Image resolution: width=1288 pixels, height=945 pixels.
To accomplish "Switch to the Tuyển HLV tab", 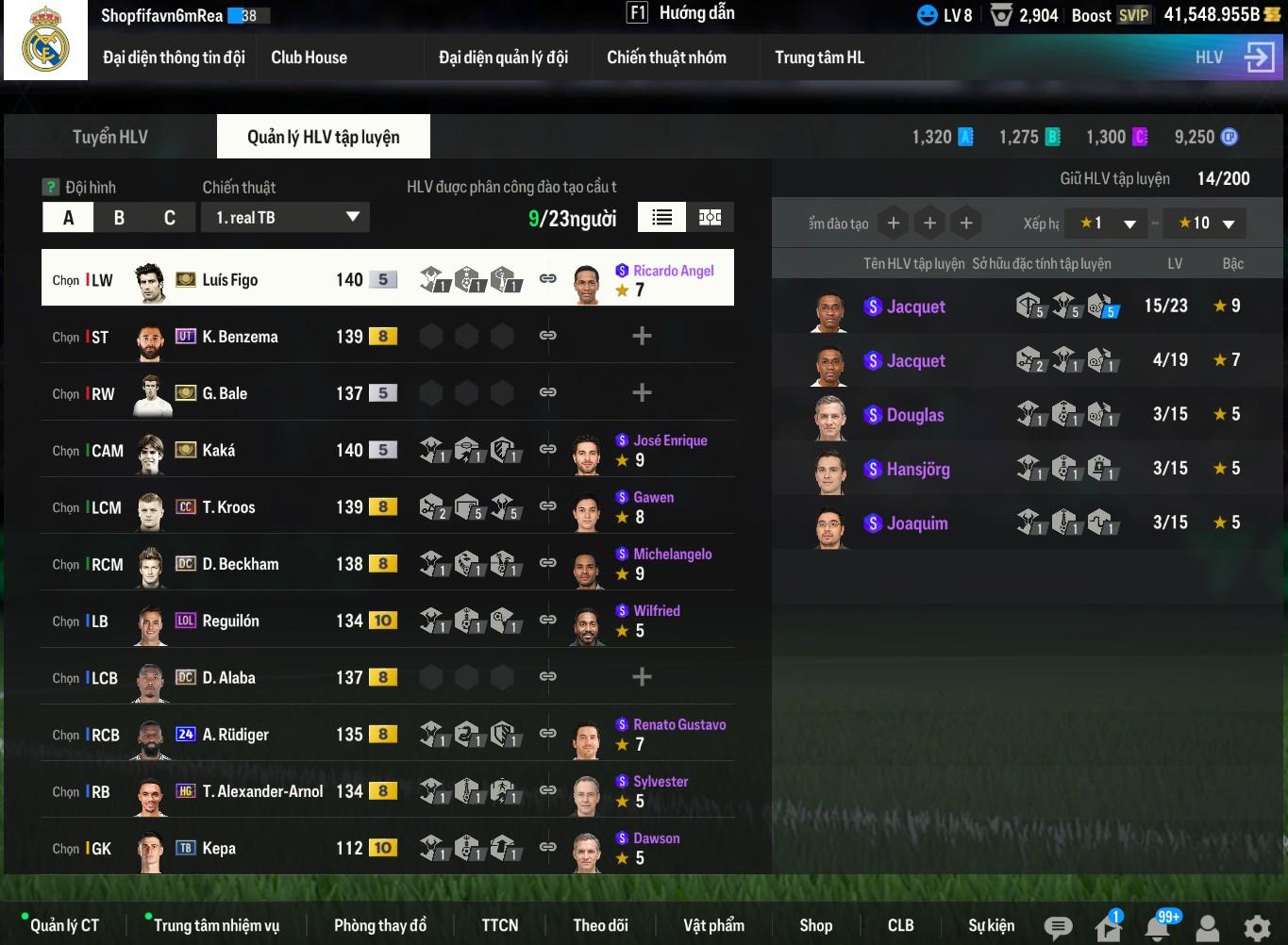I will point(110,137).
